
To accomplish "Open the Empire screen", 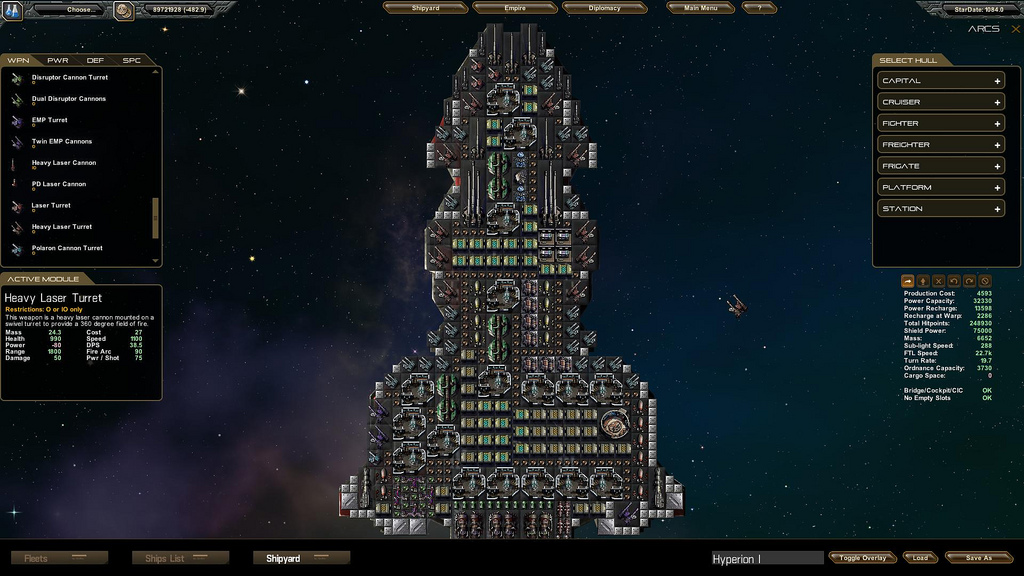I will (515, 8).
